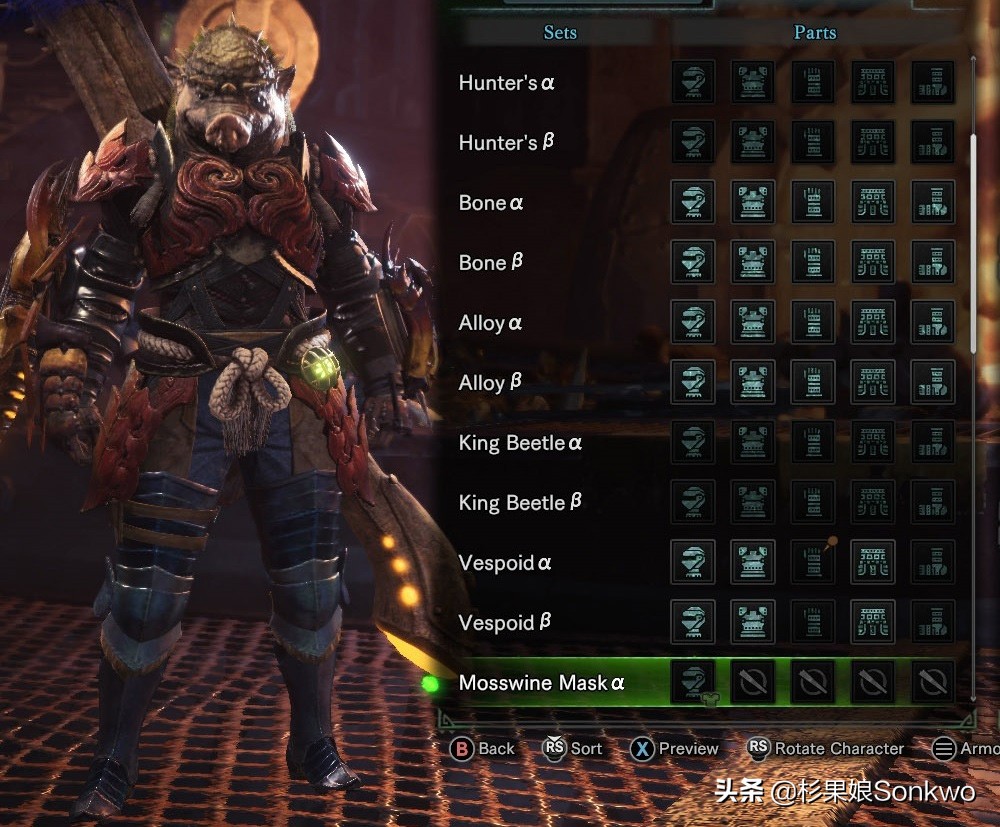Select the Hunter's α armor set
This screenshot has height=827, width=1000.
pos(506,83)
